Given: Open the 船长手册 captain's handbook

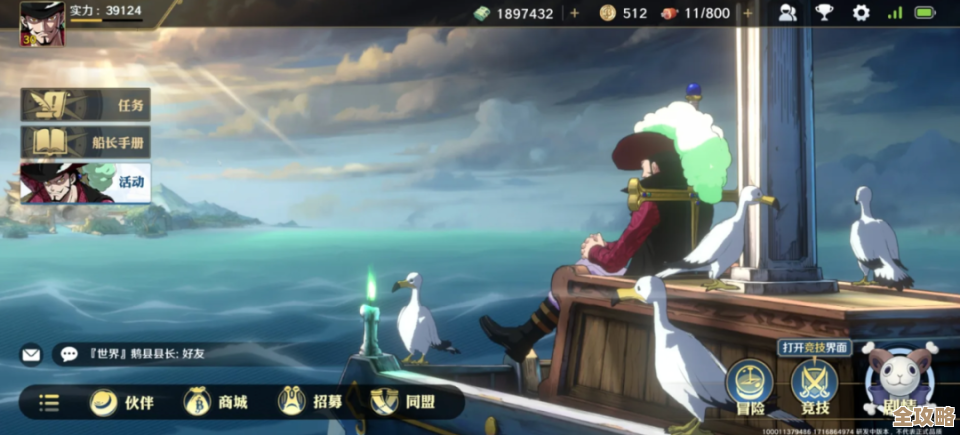Looking at the screenshot, I should 86,143.
